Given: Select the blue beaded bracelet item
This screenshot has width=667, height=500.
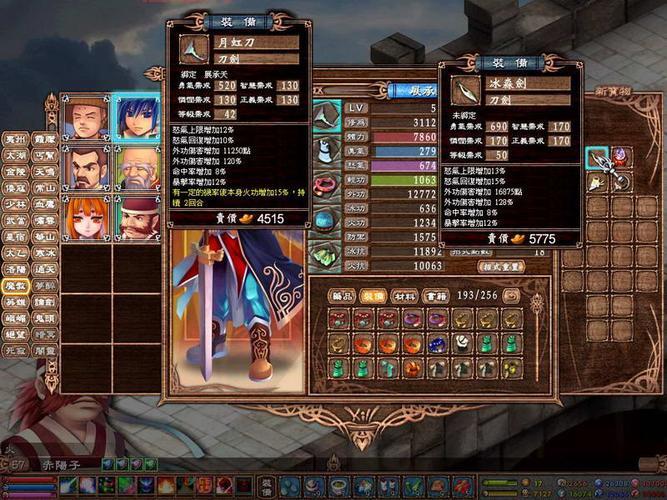Looking at the screenshot, I should click(438, 344).
